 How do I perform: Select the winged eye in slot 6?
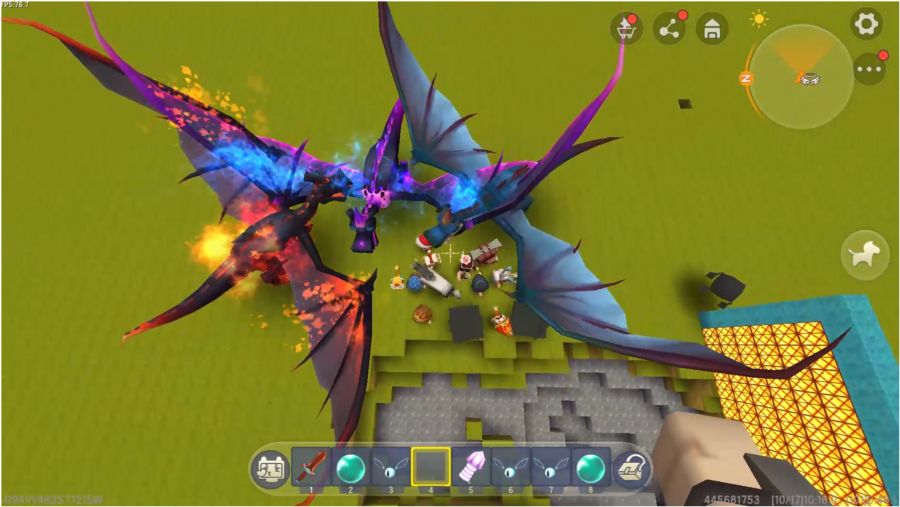[x=510, y=467]
